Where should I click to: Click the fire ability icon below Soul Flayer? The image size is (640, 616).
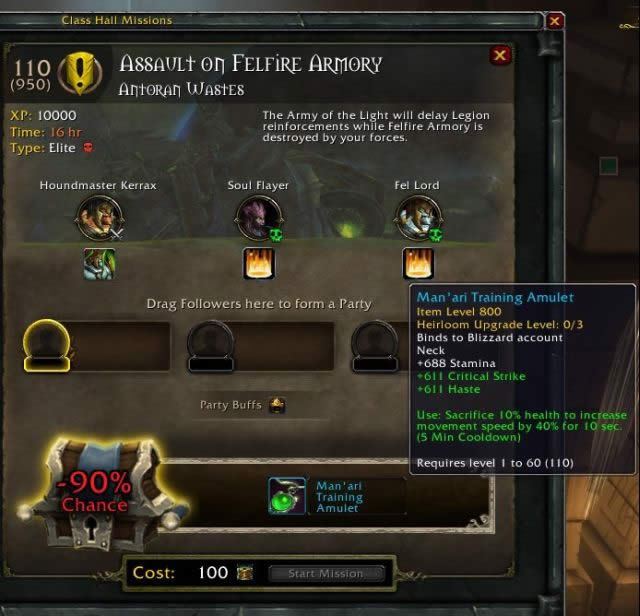click(x=258, y=264)
